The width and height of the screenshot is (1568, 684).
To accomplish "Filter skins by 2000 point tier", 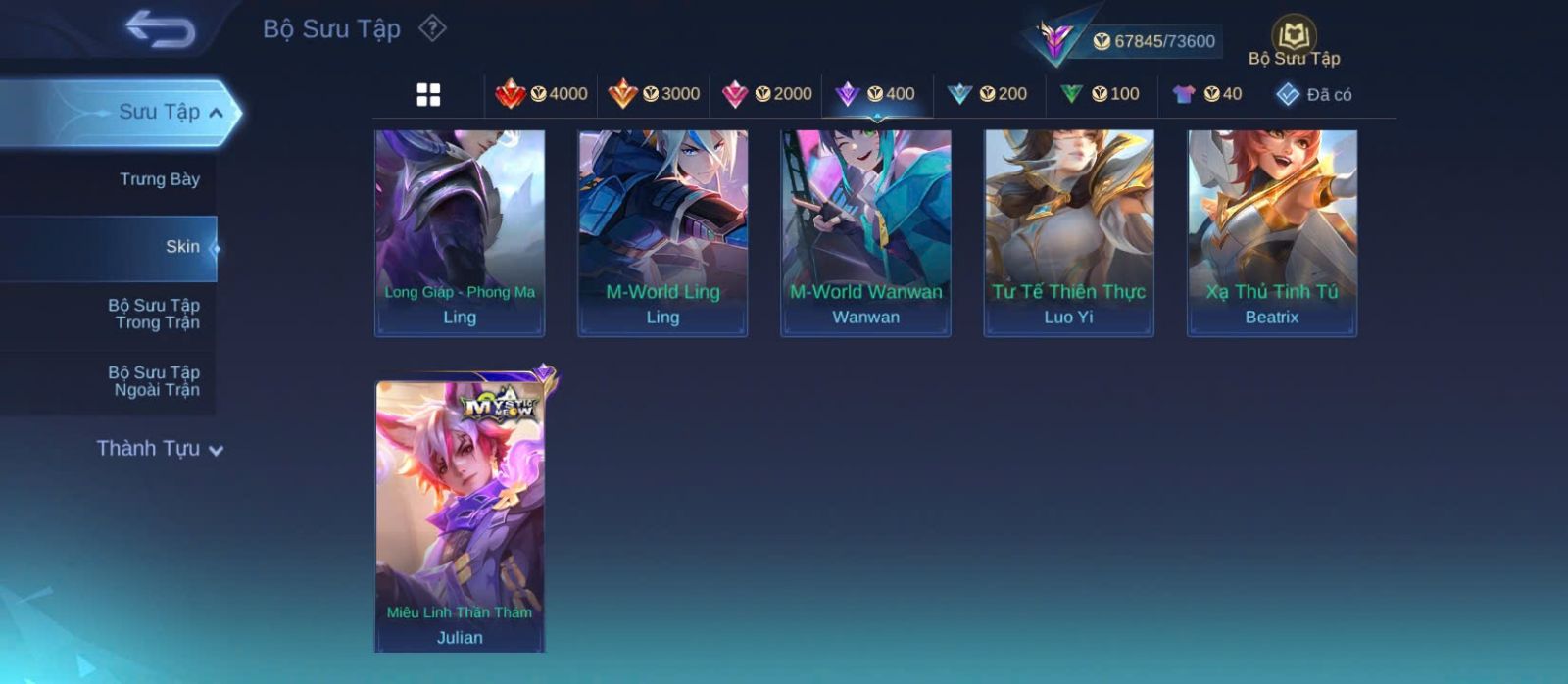I will 766,94.
